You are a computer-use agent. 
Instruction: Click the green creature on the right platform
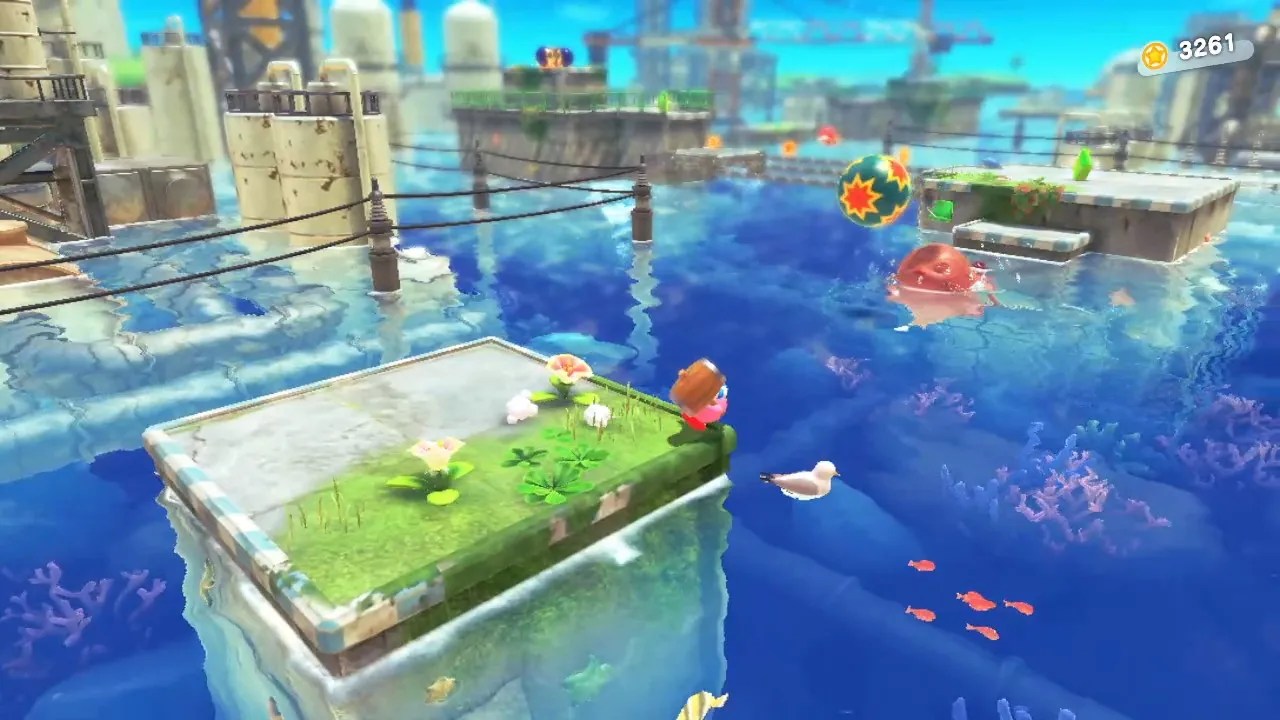tap(1082, 165)
